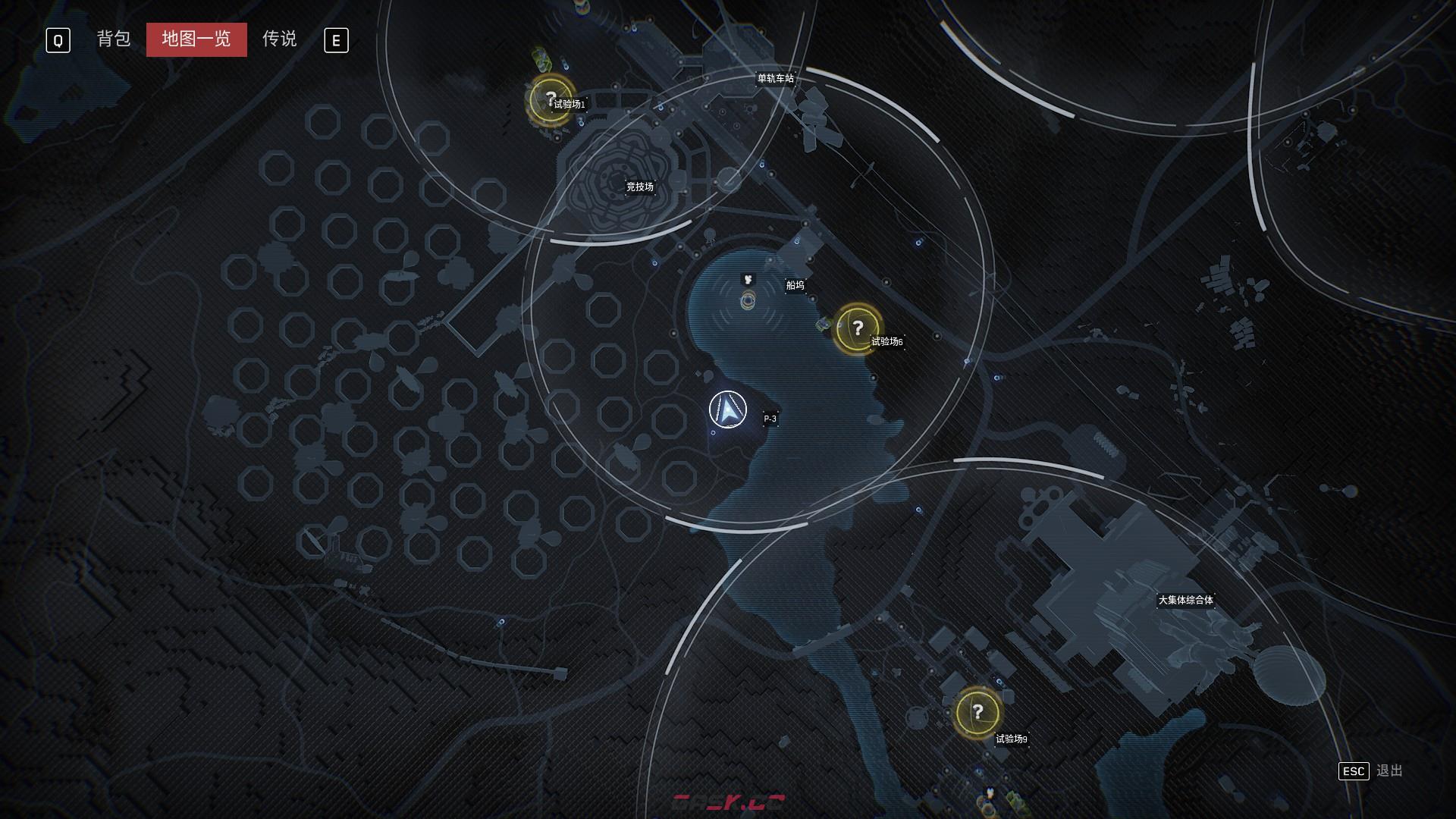Screen dimensions: 1456x819
Task: Select the 大集体综合体 location label
Action: coord(1185,600)
